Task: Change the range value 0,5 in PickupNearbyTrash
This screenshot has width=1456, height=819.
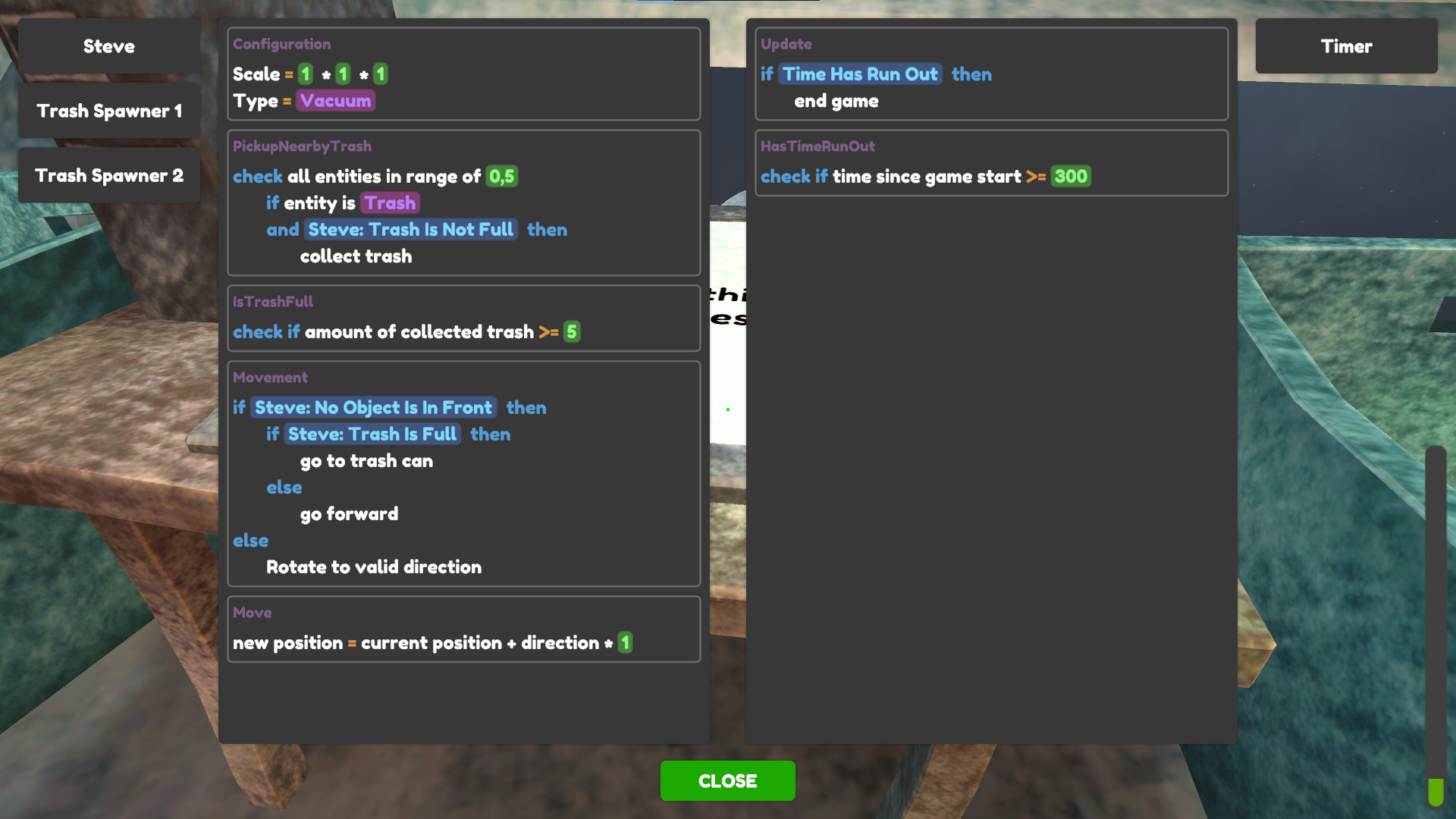Action: [500, 176]
